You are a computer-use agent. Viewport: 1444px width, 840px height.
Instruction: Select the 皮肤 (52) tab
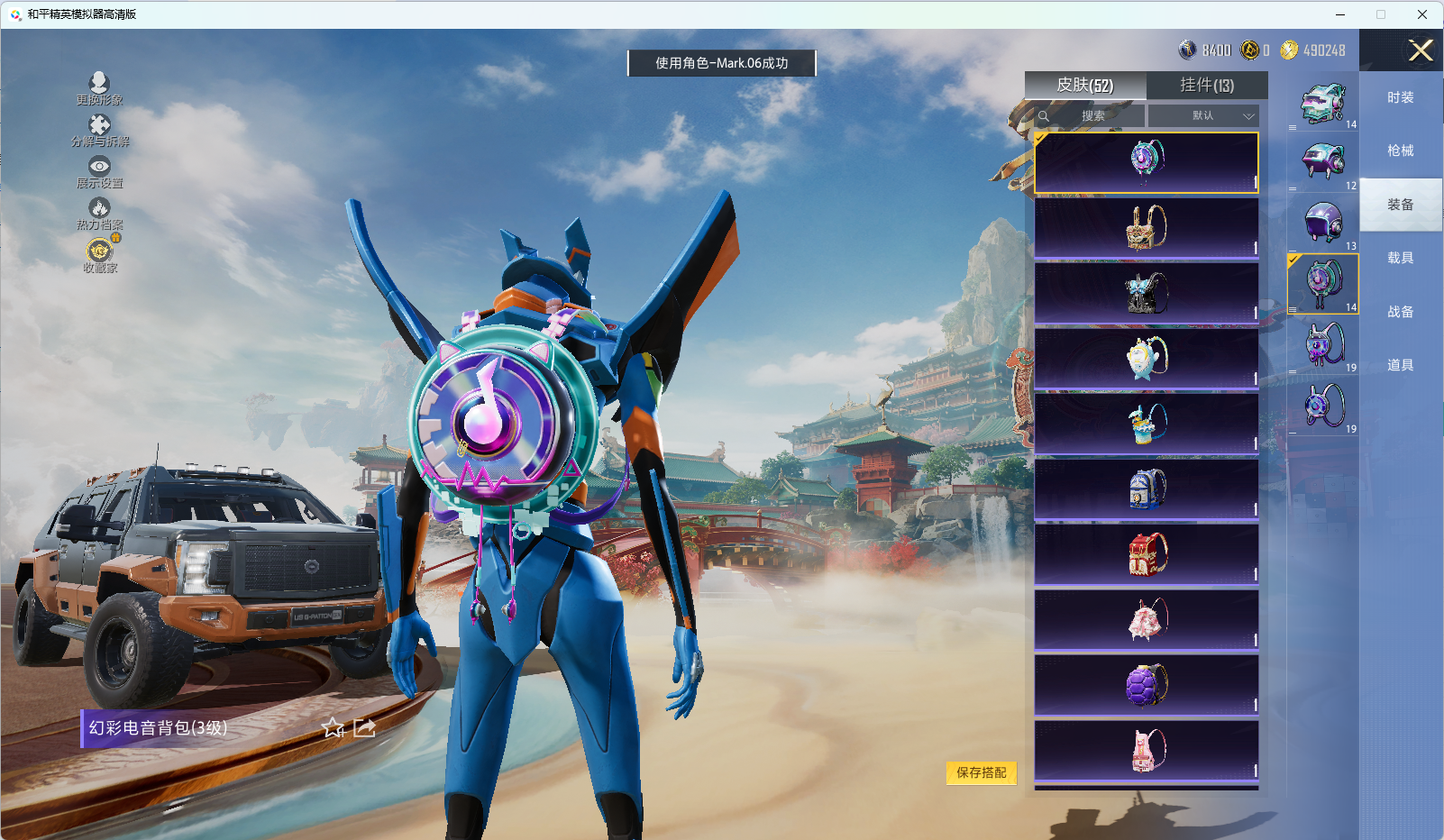click(1085, 85)
